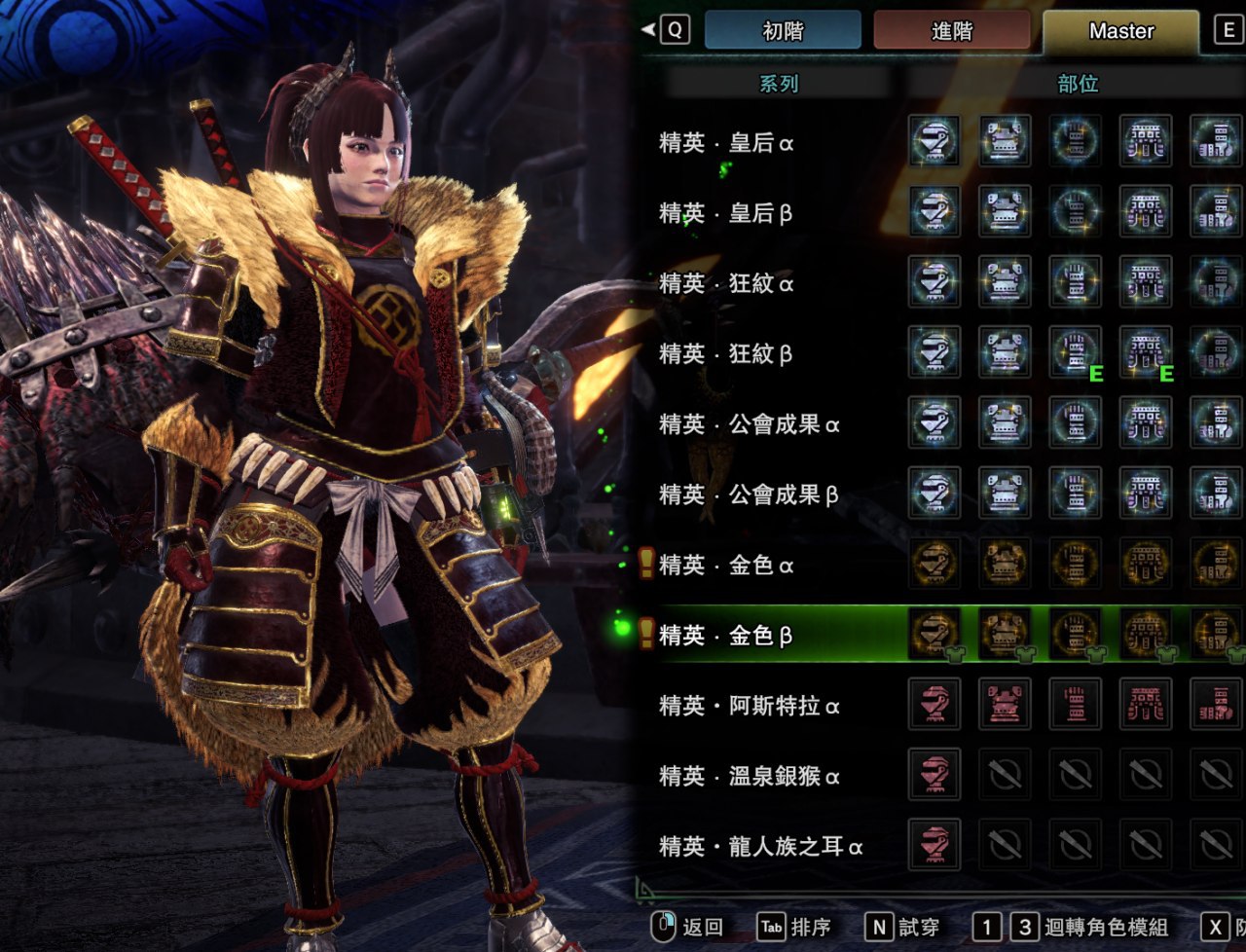Viewport: 1246px width, 952px height.
Task: Choose the 精英・阿斯特拉α armor set
Action: pyautogui.click(x=750, y=706)
